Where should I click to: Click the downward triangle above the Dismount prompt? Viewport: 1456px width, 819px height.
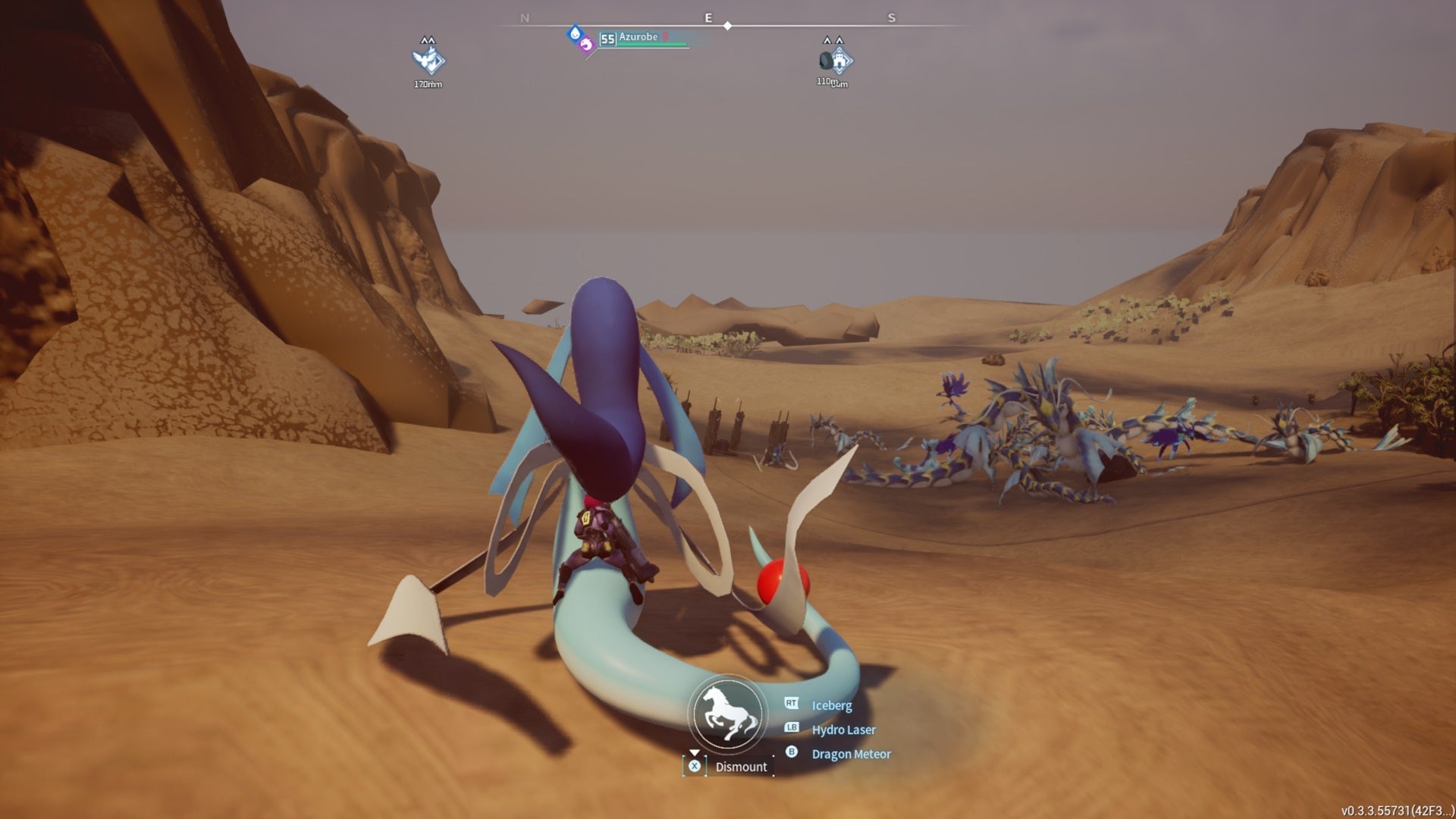(695, 751)
